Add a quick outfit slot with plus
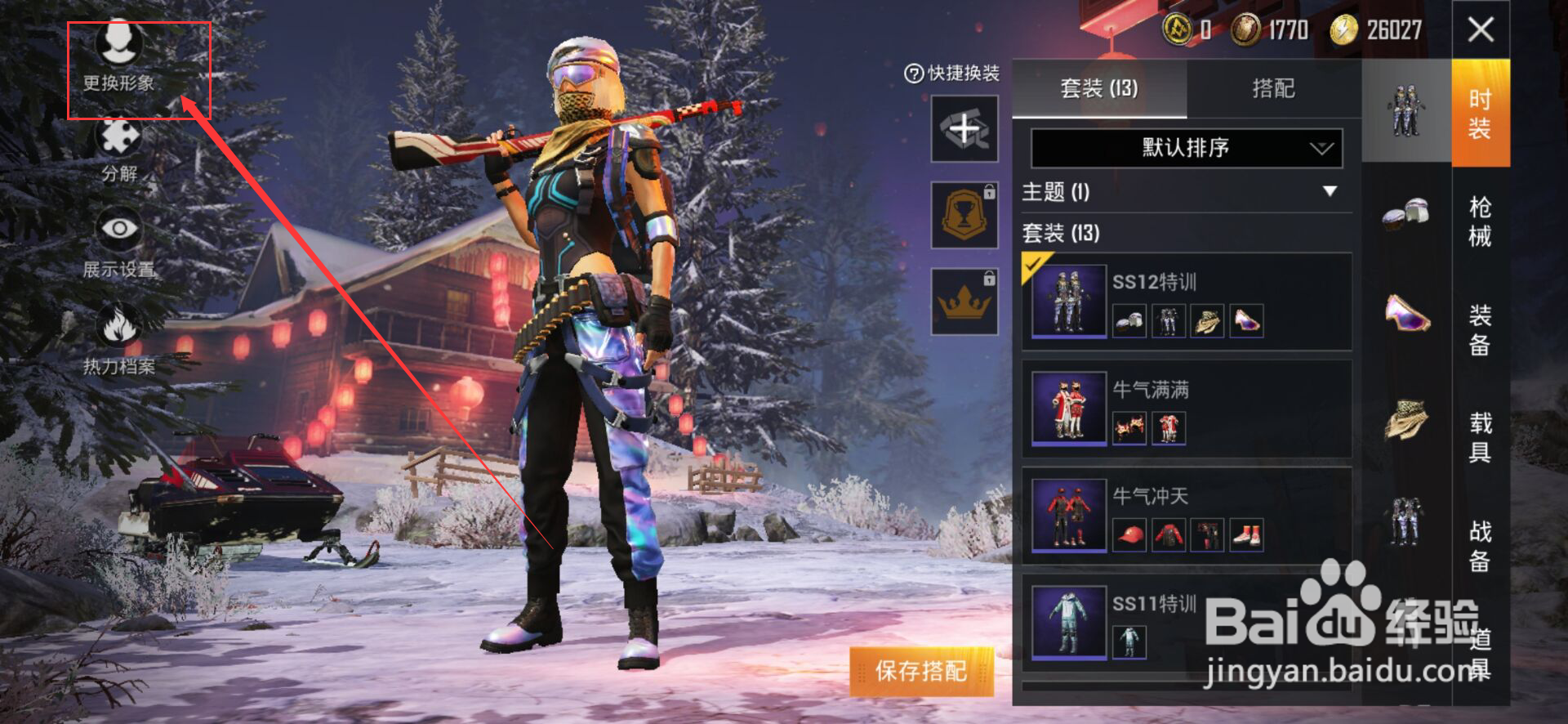This screenshot has height=724, width=1568. pyautogui.click(x=964, y=128)
